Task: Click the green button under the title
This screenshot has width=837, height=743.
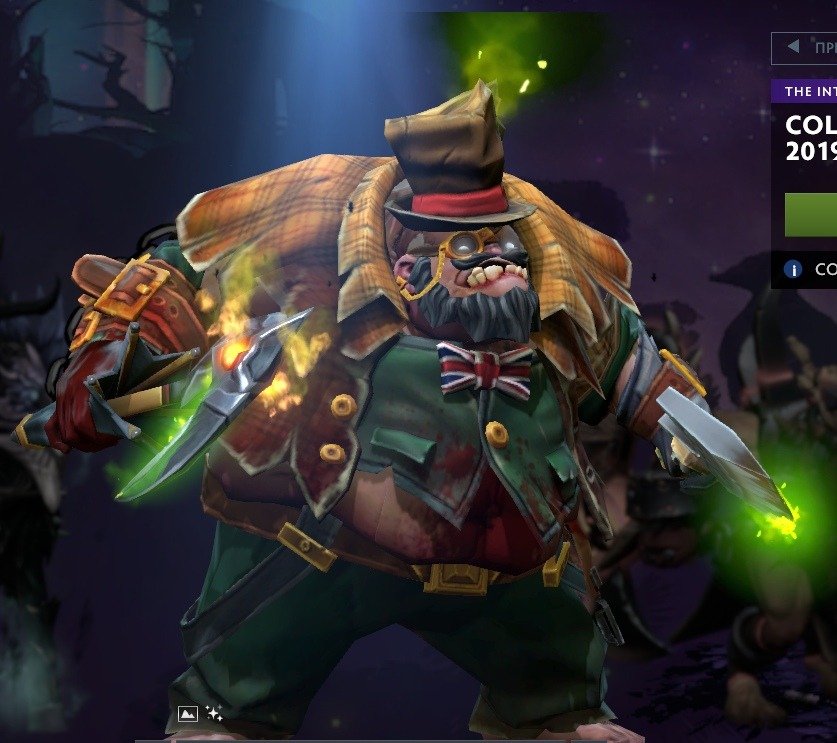Action: click(x=811, y=215)
